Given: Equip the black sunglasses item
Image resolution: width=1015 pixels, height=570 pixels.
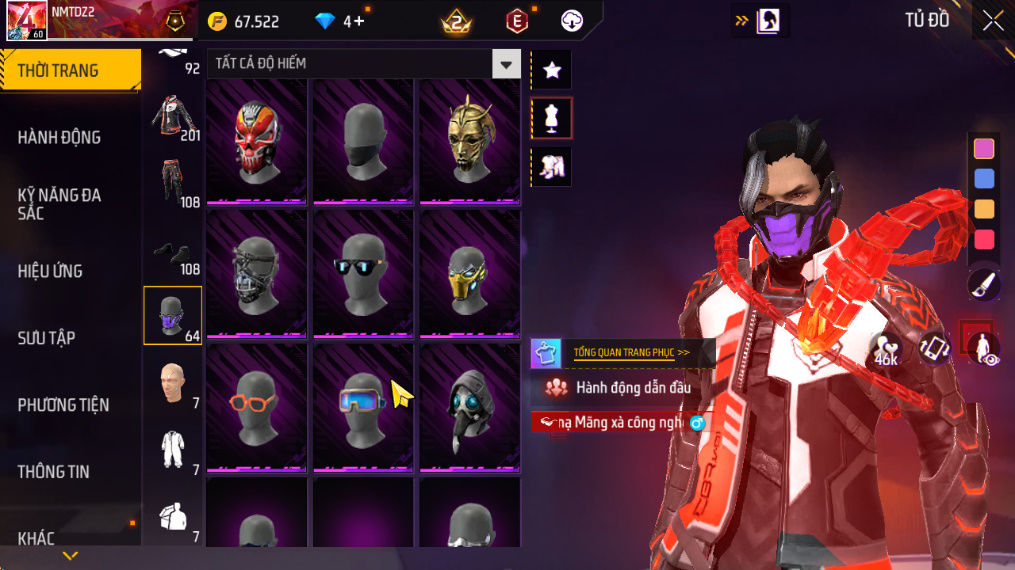Looking at the screenshot, I should 363,272.
